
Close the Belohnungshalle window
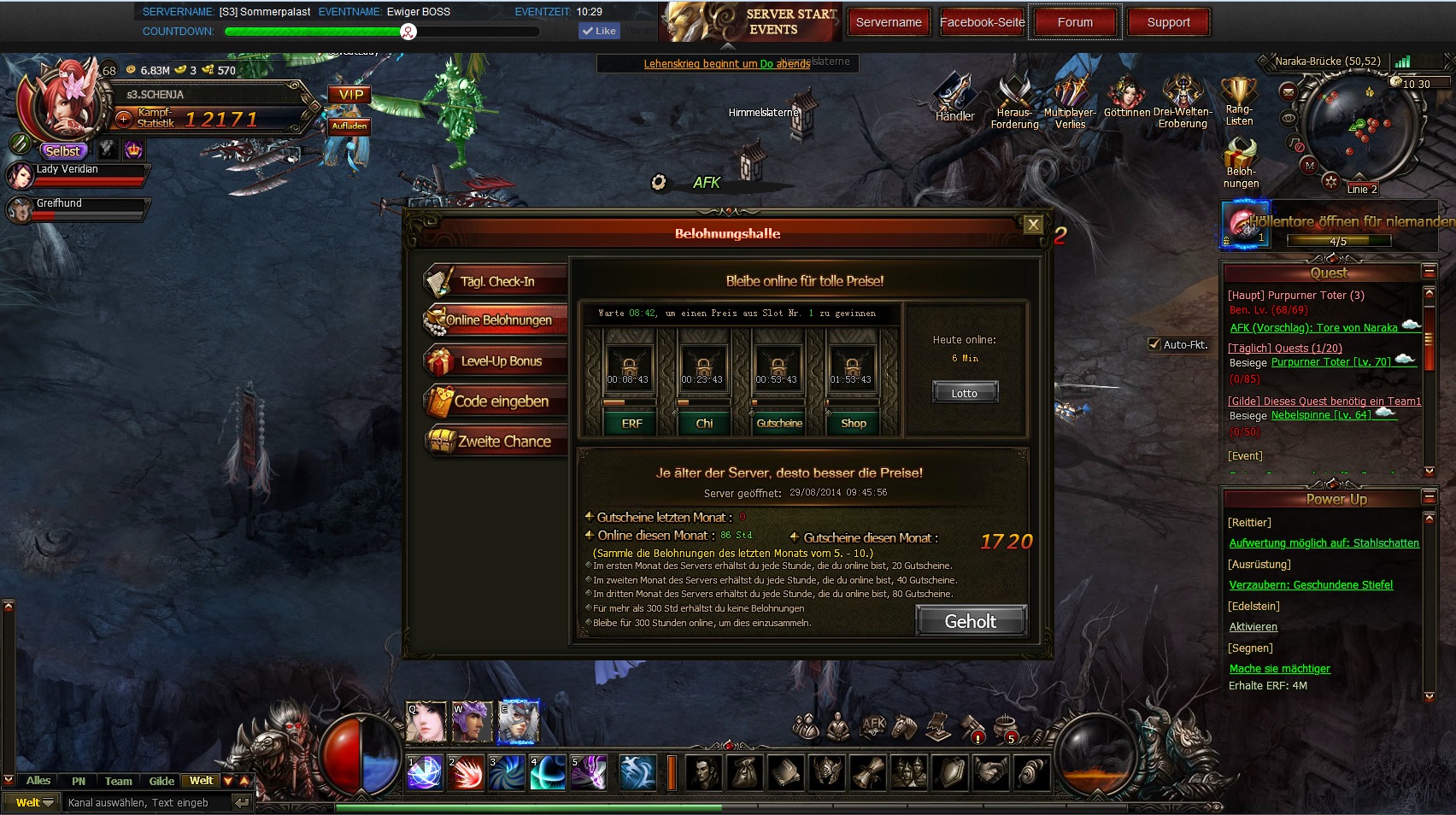(1033, 225)
